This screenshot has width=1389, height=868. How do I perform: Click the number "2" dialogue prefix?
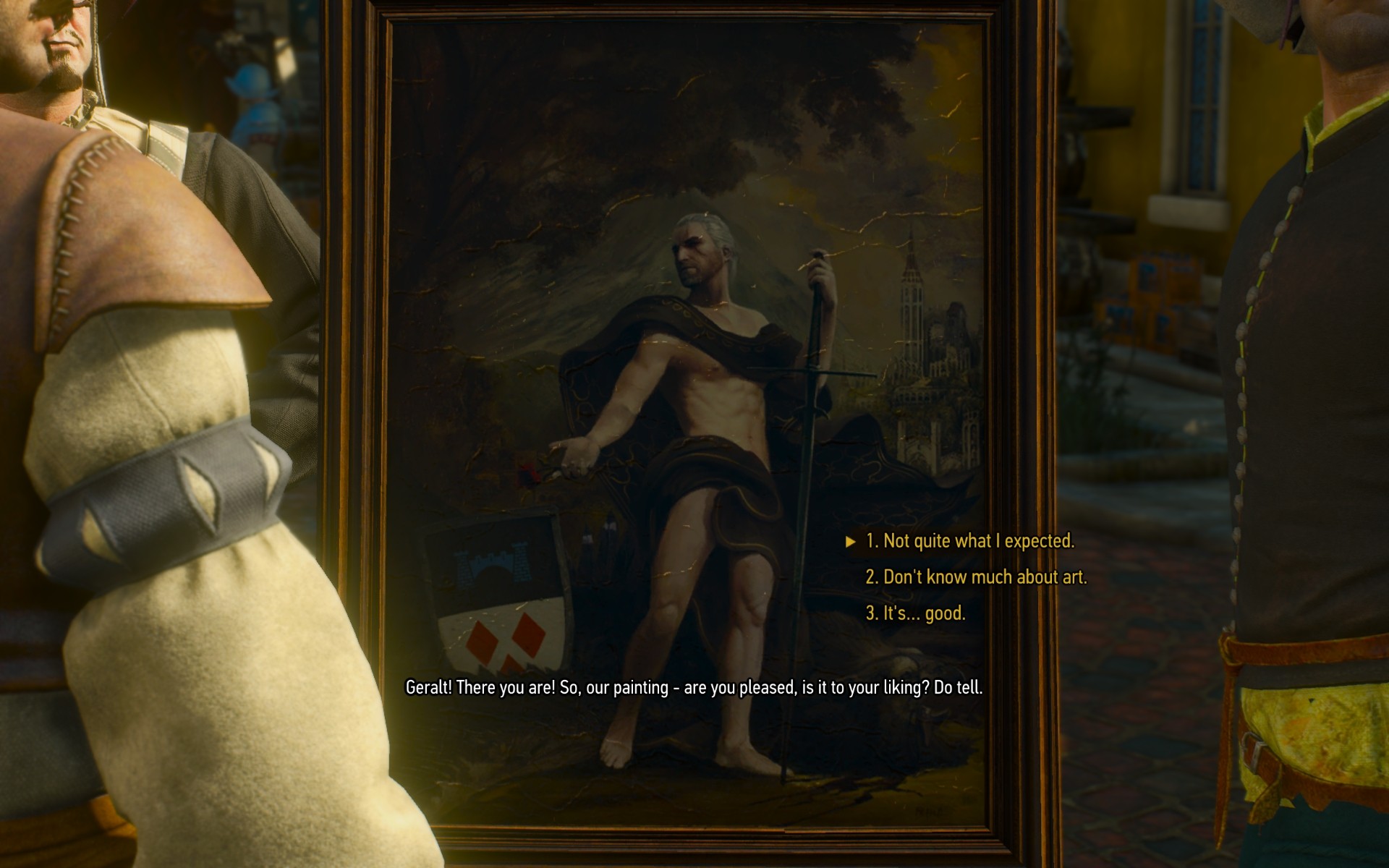[x=873, y=576]
